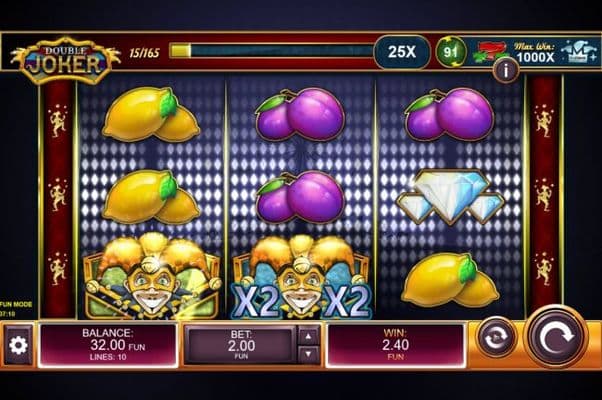Increase the bet with the up arrow
Viewport: 602px width, 400px height.
point(309,336)
